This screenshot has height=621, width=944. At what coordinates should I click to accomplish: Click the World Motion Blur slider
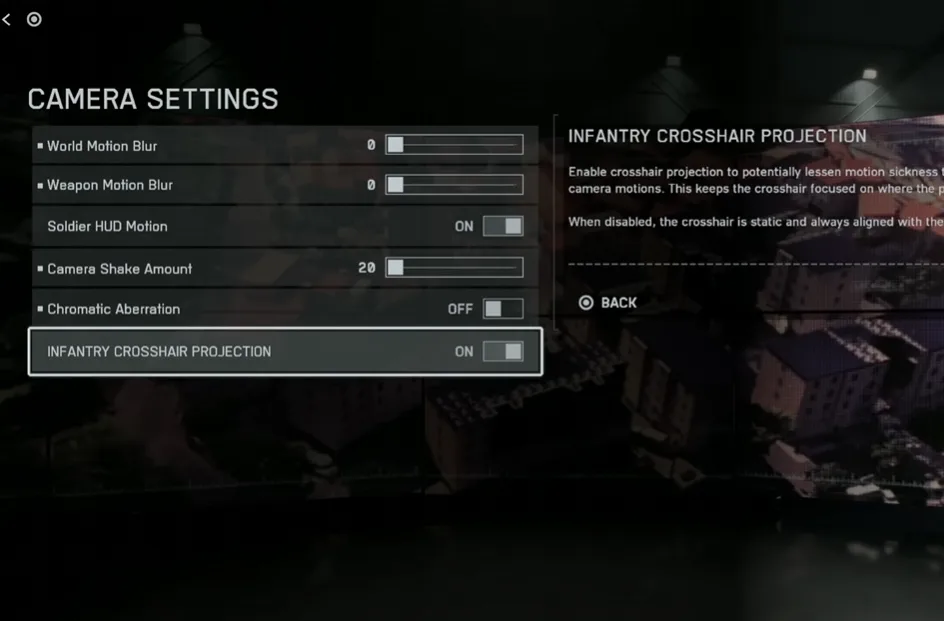[x=454, y=145]
